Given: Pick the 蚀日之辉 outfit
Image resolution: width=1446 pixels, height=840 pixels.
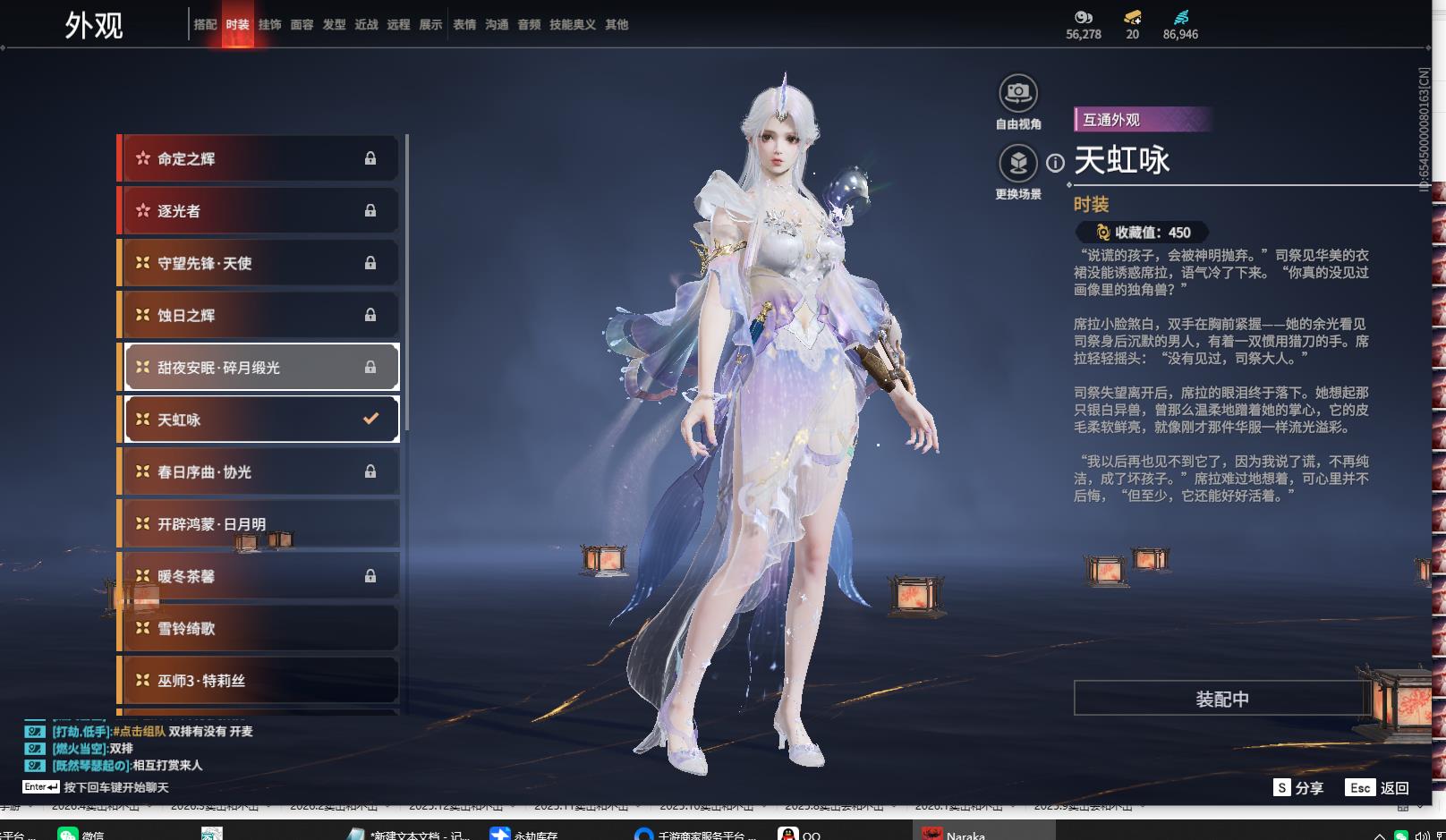Looking at the screenshot, I should tap(259, 315).
